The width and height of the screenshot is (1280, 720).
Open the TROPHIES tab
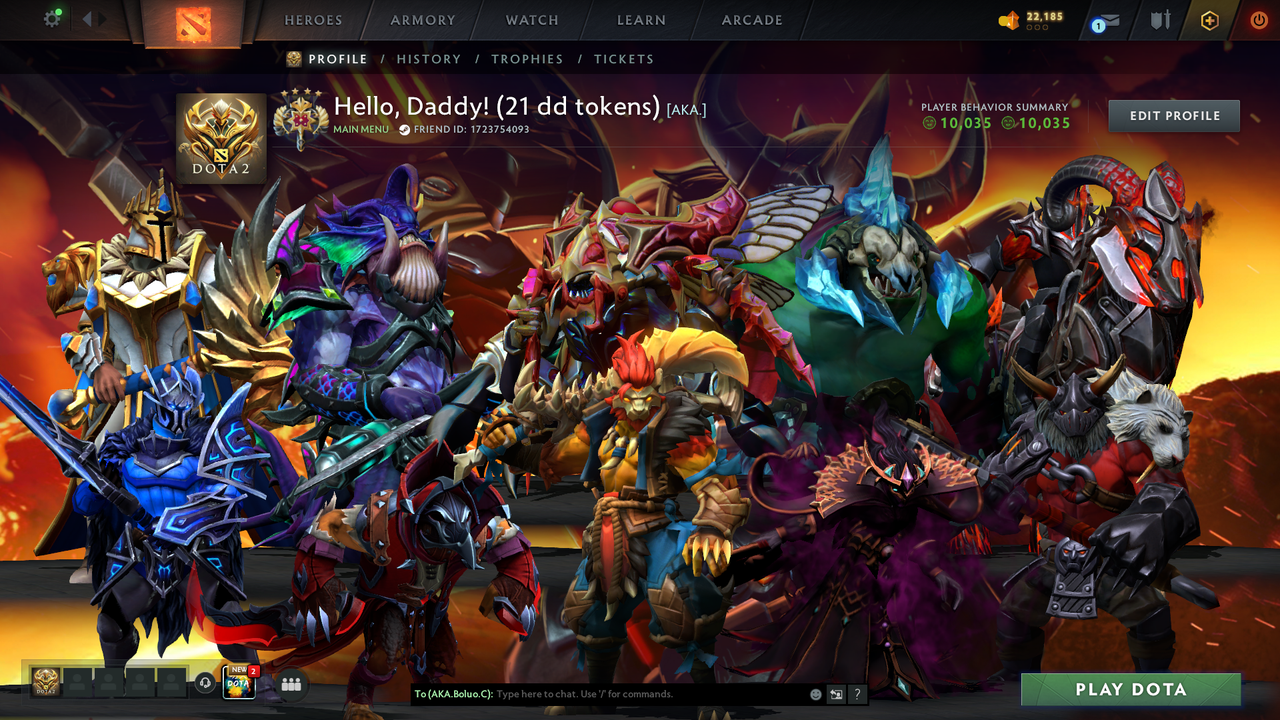(x=527, y=59)
